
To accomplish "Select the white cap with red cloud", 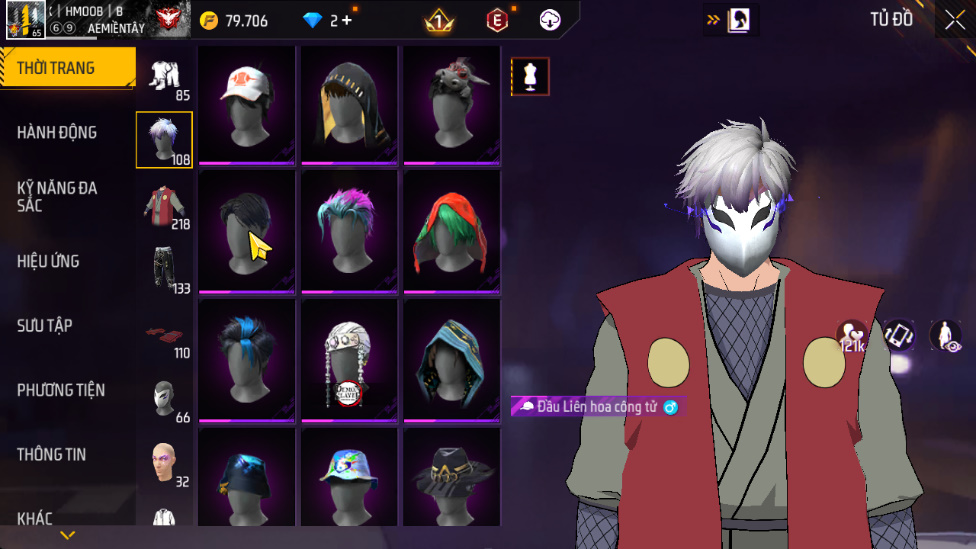I will pos(247,103).
